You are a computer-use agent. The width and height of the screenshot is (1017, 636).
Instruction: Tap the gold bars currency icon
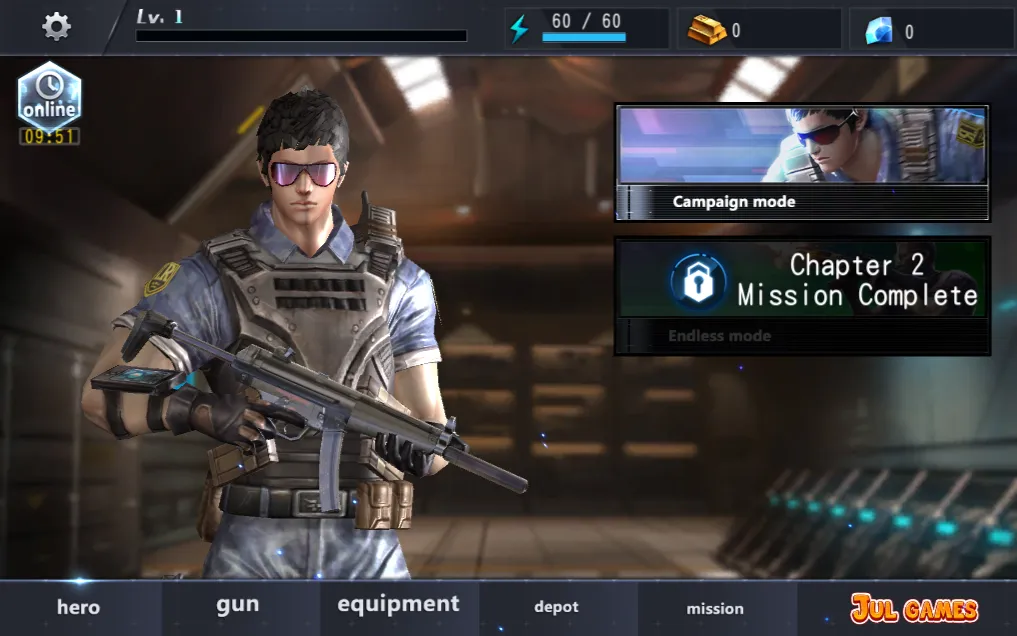[707, 30]
